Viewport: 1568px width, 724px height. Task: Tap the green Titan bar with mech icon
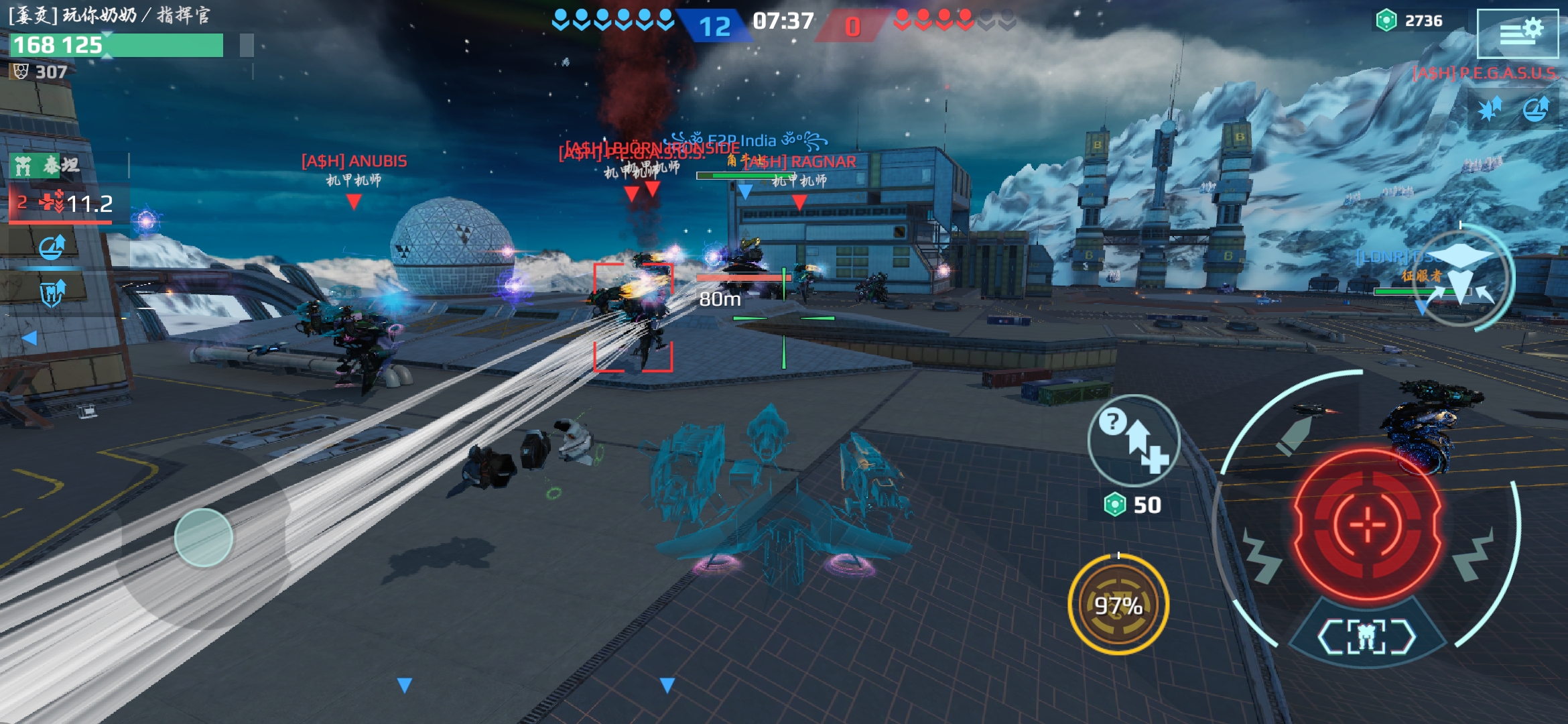[47, 165]
